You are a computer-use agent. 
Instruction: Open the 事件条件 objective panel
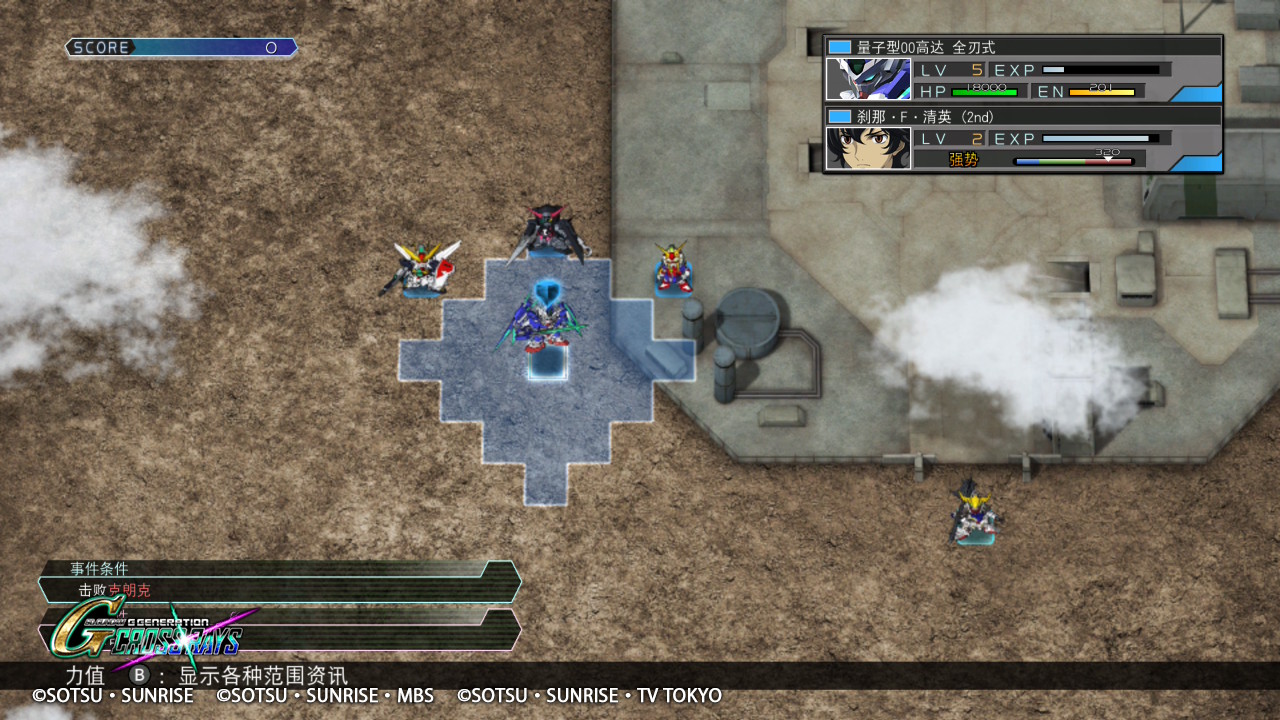point(280,581)
